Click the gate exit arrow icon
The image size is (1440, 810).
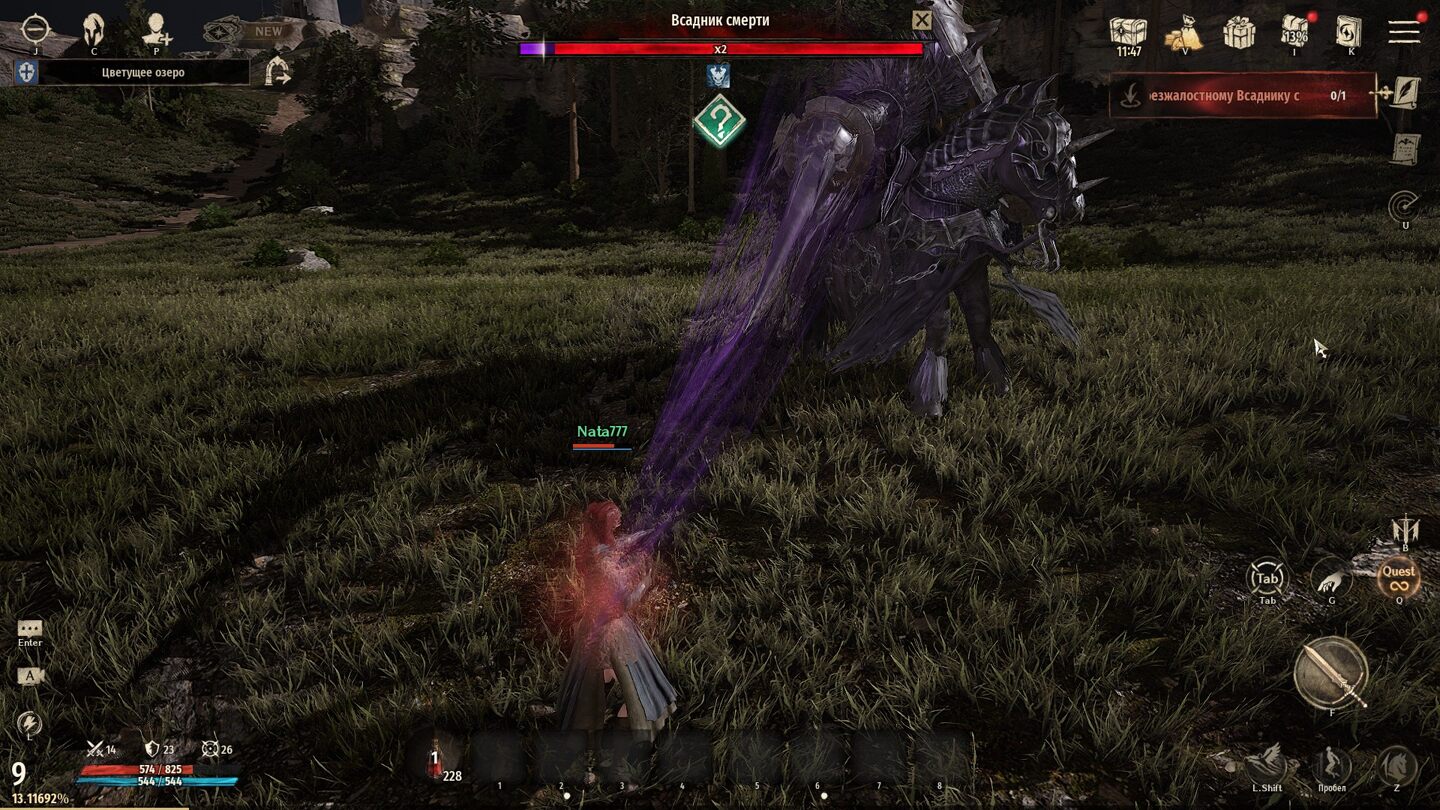(x=277, y=71)
